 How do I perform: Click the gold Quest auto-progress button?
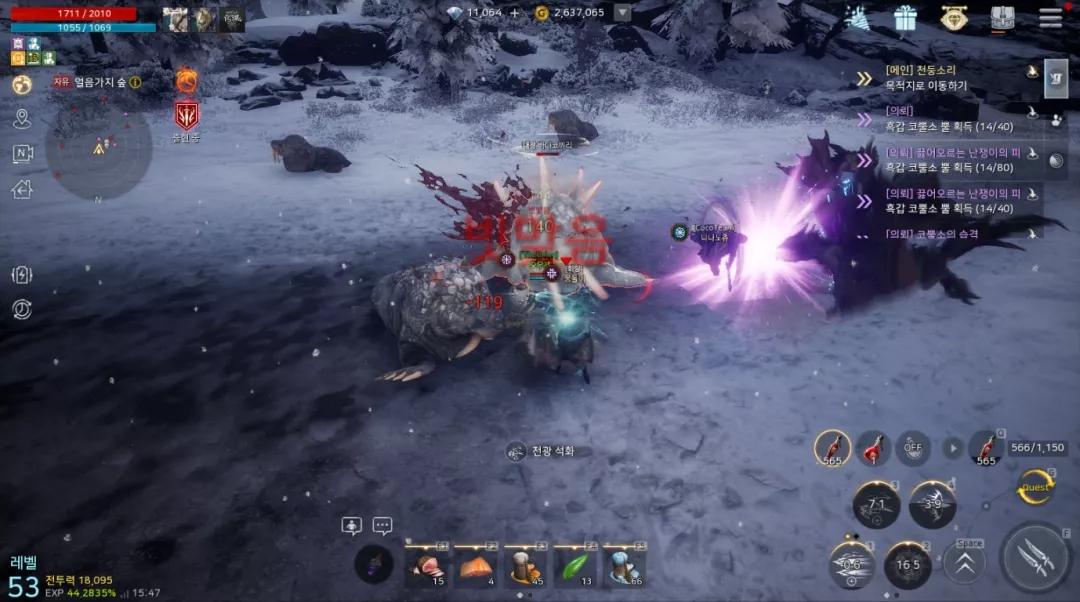click(x=1035, y=487)
